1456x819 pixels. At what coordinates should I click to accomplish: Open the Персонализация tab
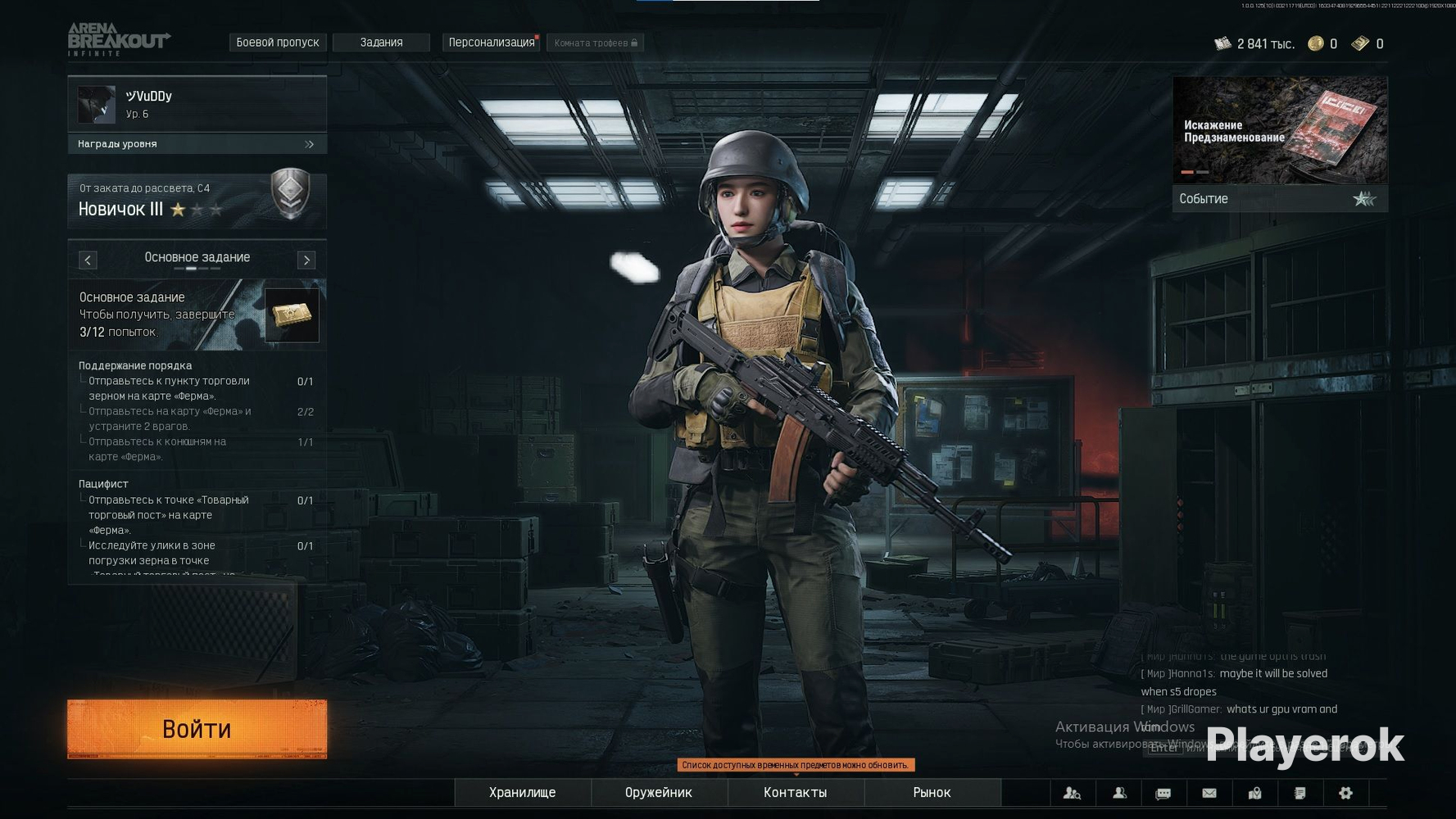[491, 43]
